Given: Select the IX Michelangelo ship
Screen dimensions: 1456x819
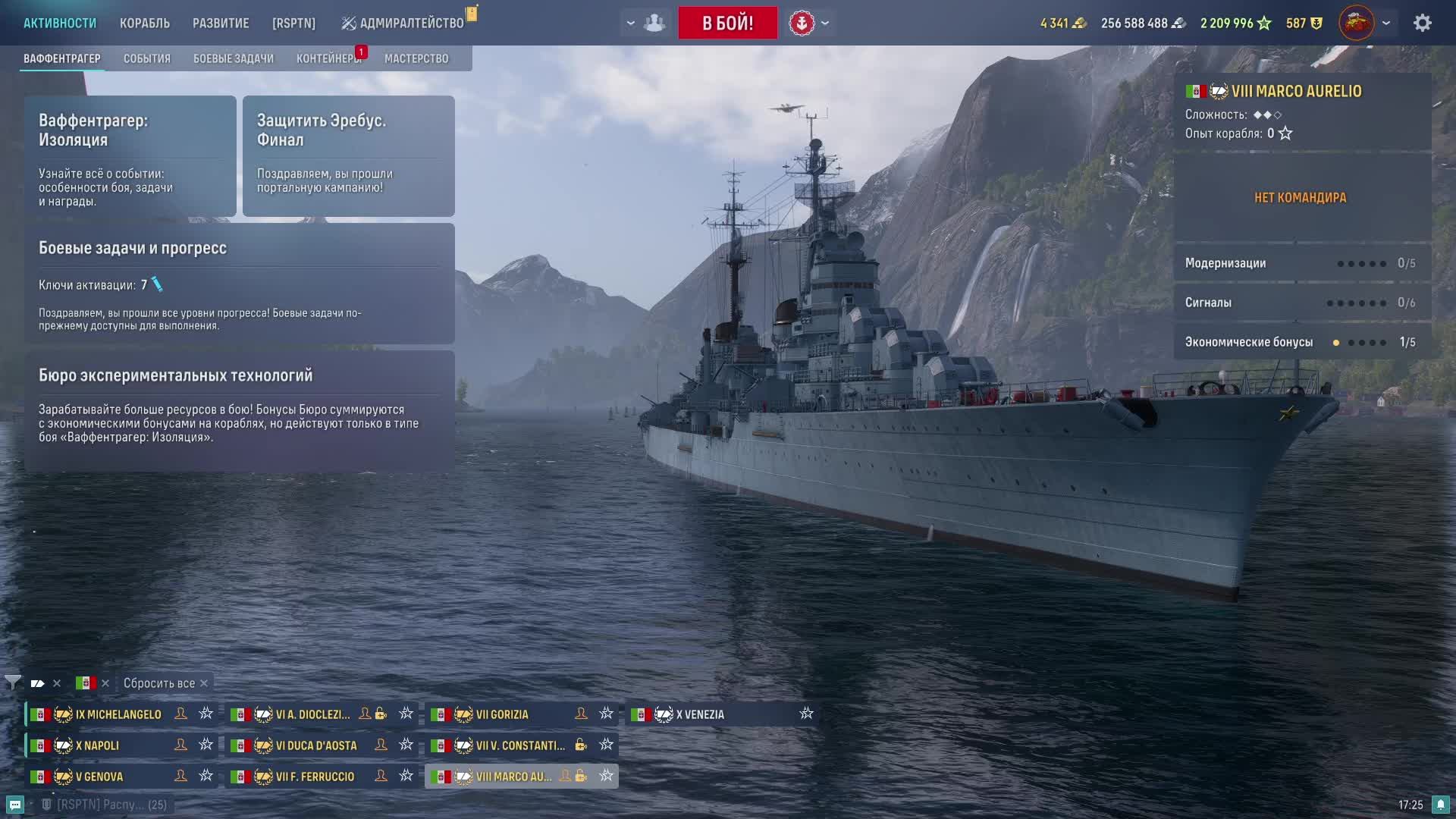Looking at the screenshot, I should point(118,714).
